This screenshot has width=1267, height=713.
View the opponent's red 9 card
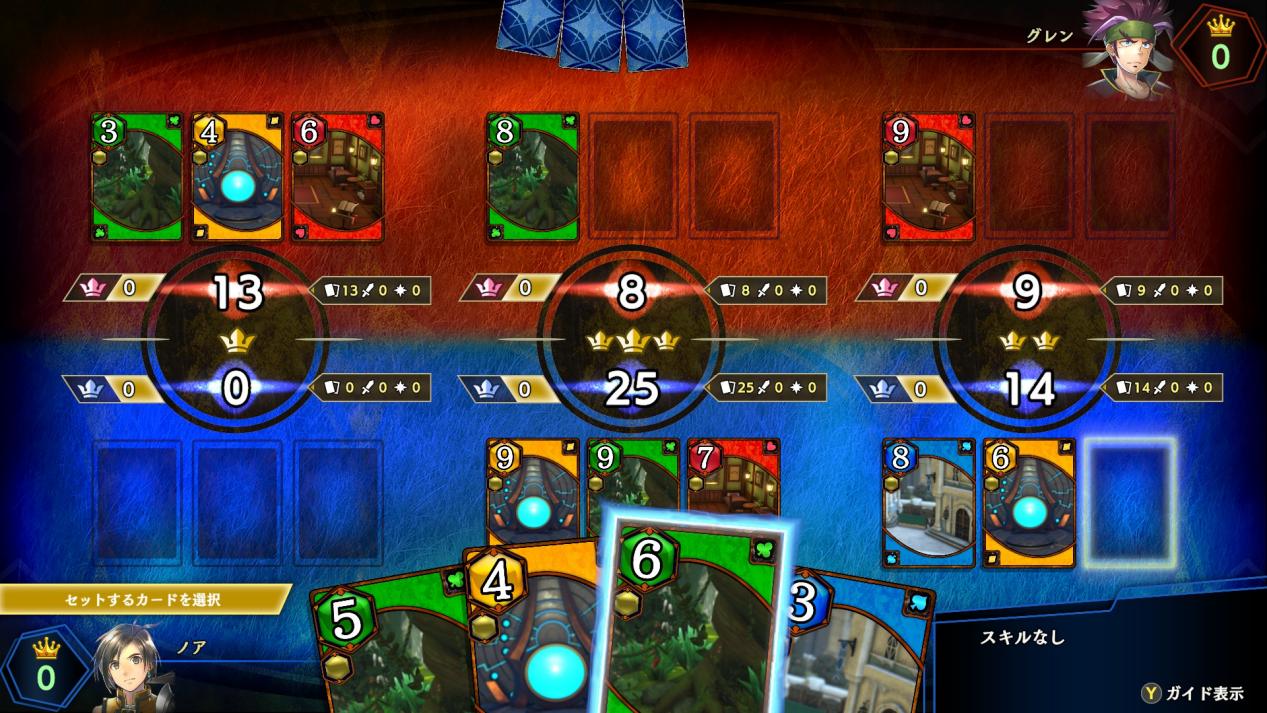coord(928,177)
